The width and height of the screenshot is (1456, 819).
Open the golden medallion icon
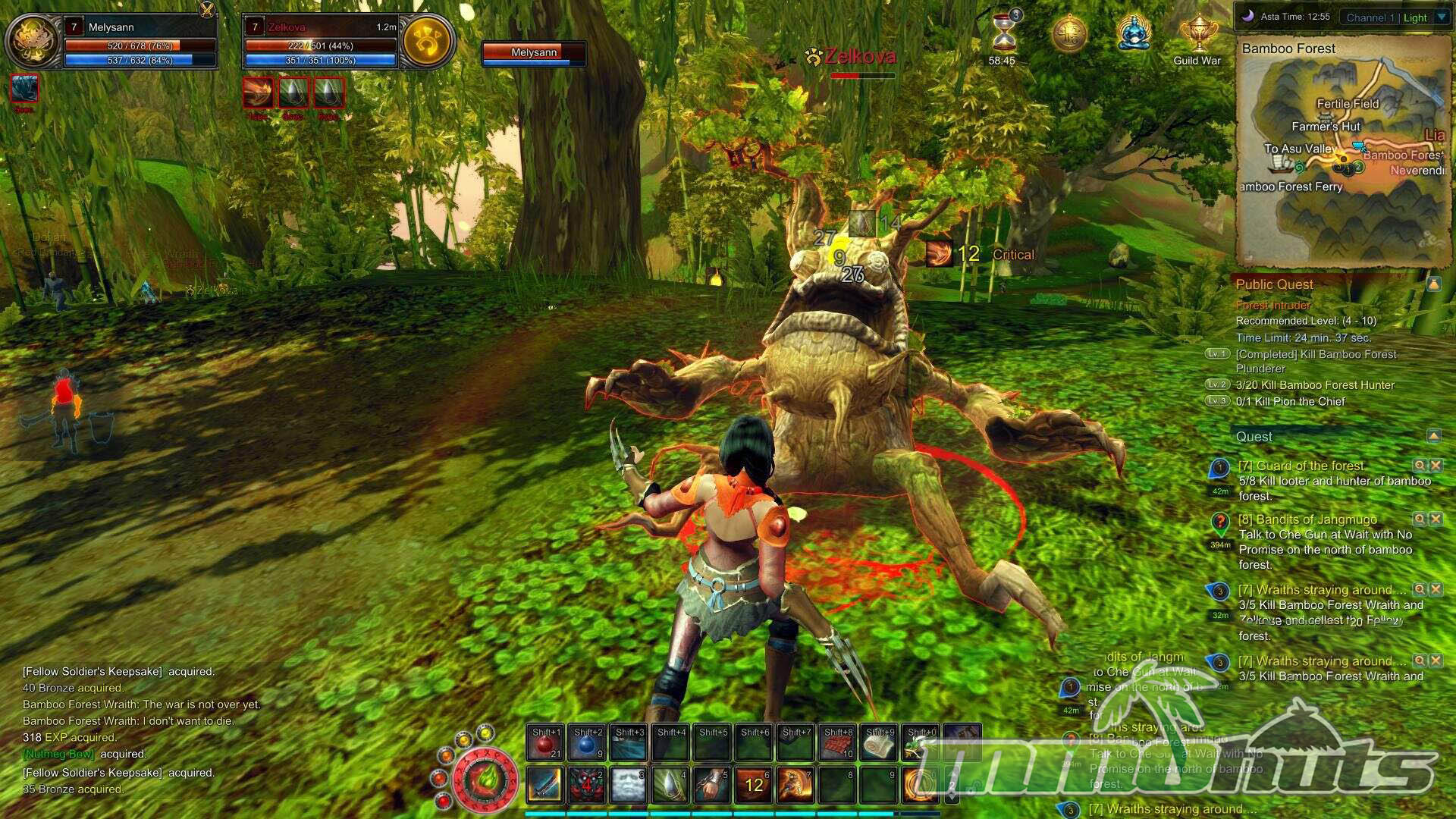[1069, 34]
